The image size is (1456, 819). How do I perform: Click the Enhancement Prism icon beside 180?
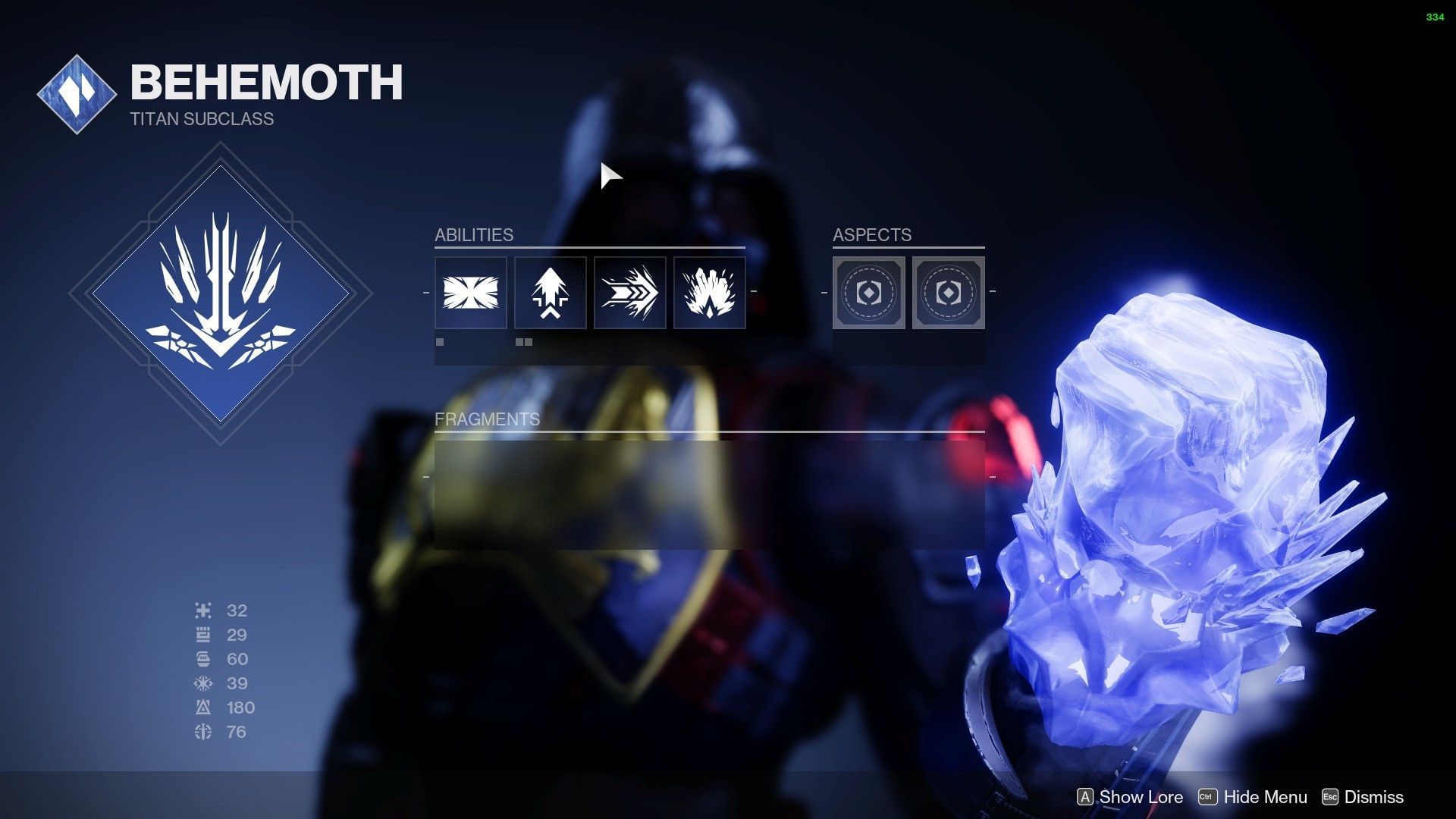click(202, 708)
